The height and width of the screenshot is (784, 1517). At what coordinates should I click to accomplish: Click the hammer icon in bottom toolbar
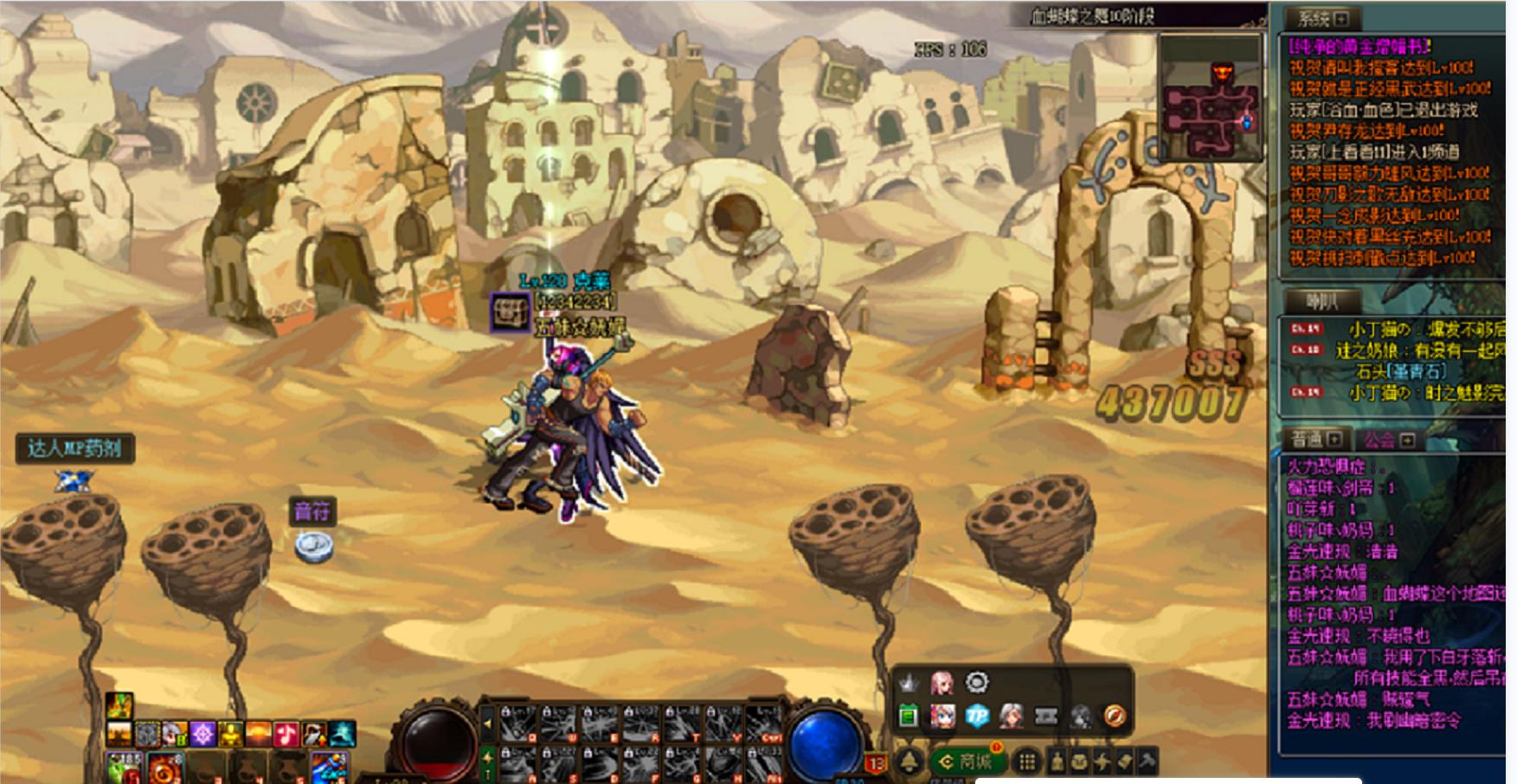(1147, 762)
